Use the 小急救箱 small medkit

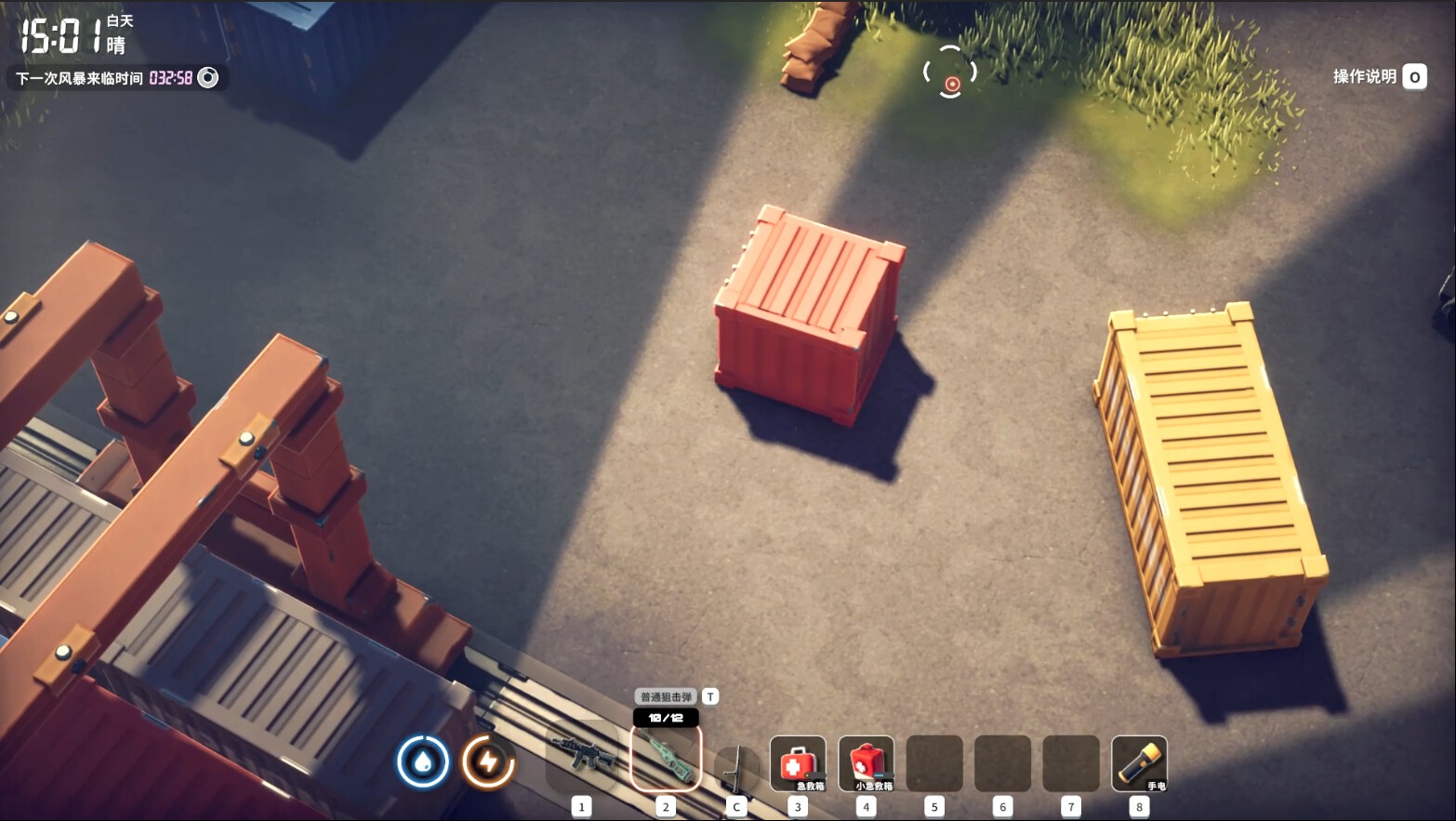(x=867, y=763)
